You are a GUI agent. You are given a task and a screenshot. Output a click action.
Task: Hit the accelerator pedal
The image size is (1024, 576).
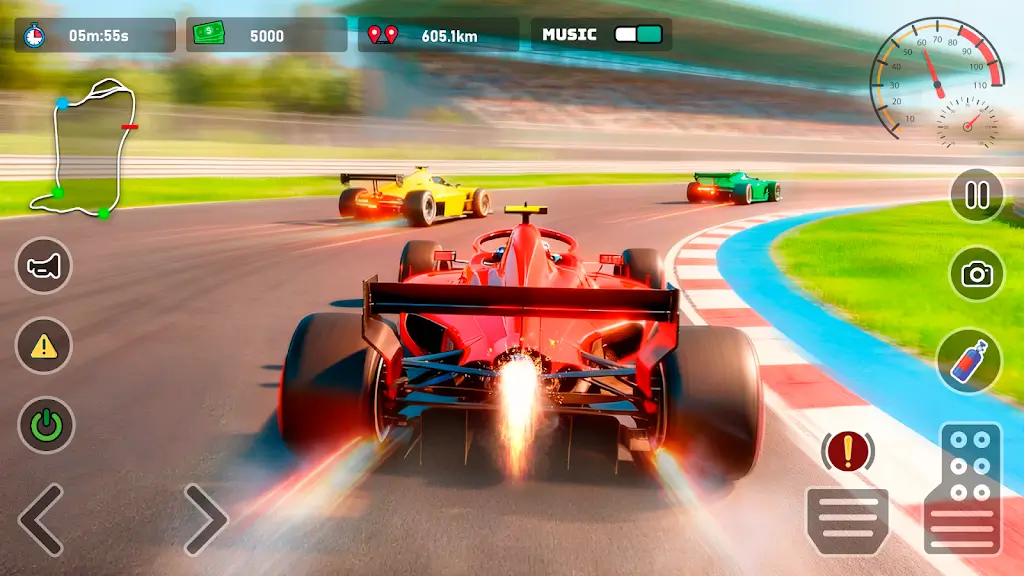tap(963, 488)
